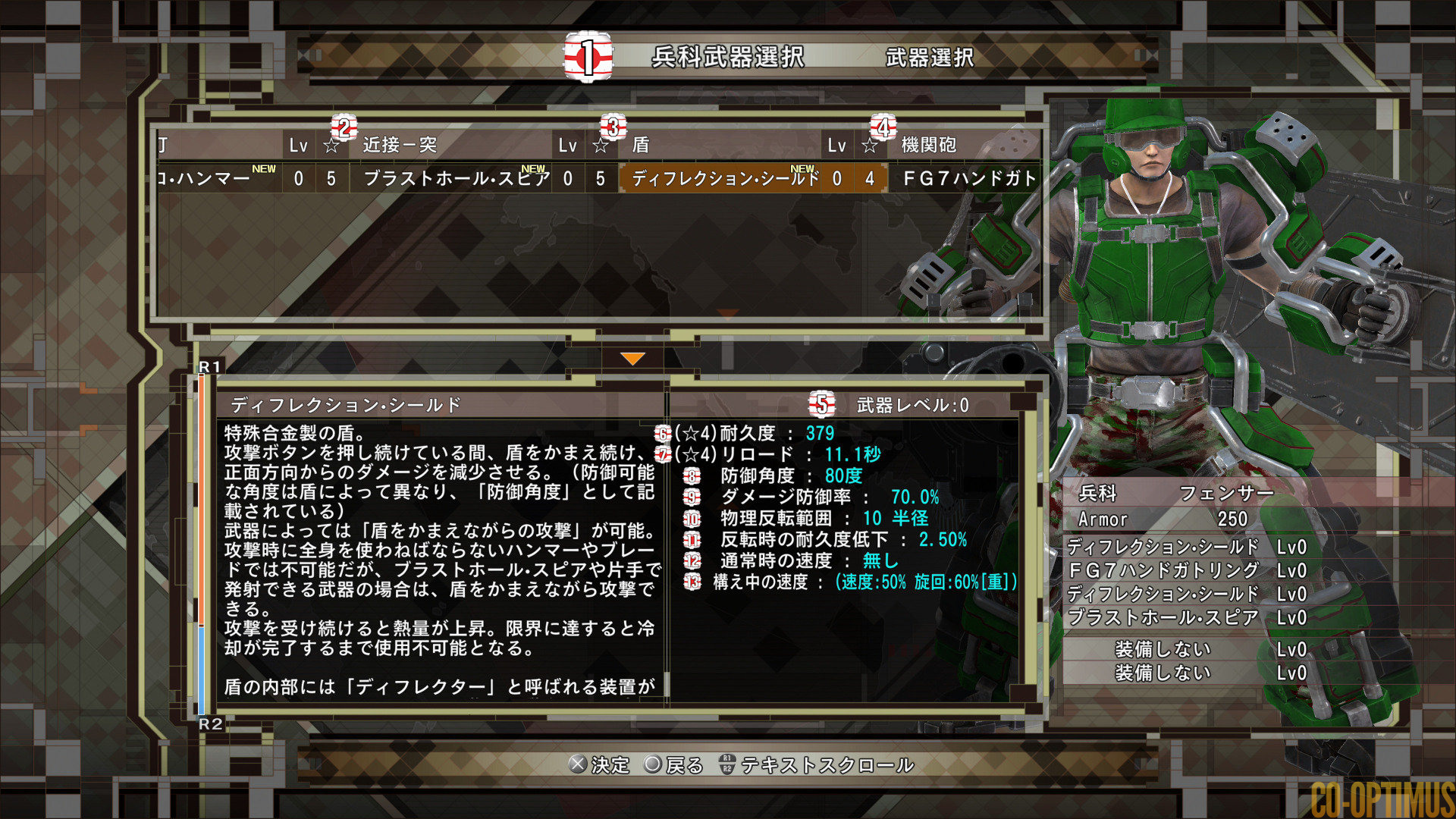Viewport: 1456px width, 819px height.
Task: Click the orange down arrow below the weapon list
Action: point(632,356)
